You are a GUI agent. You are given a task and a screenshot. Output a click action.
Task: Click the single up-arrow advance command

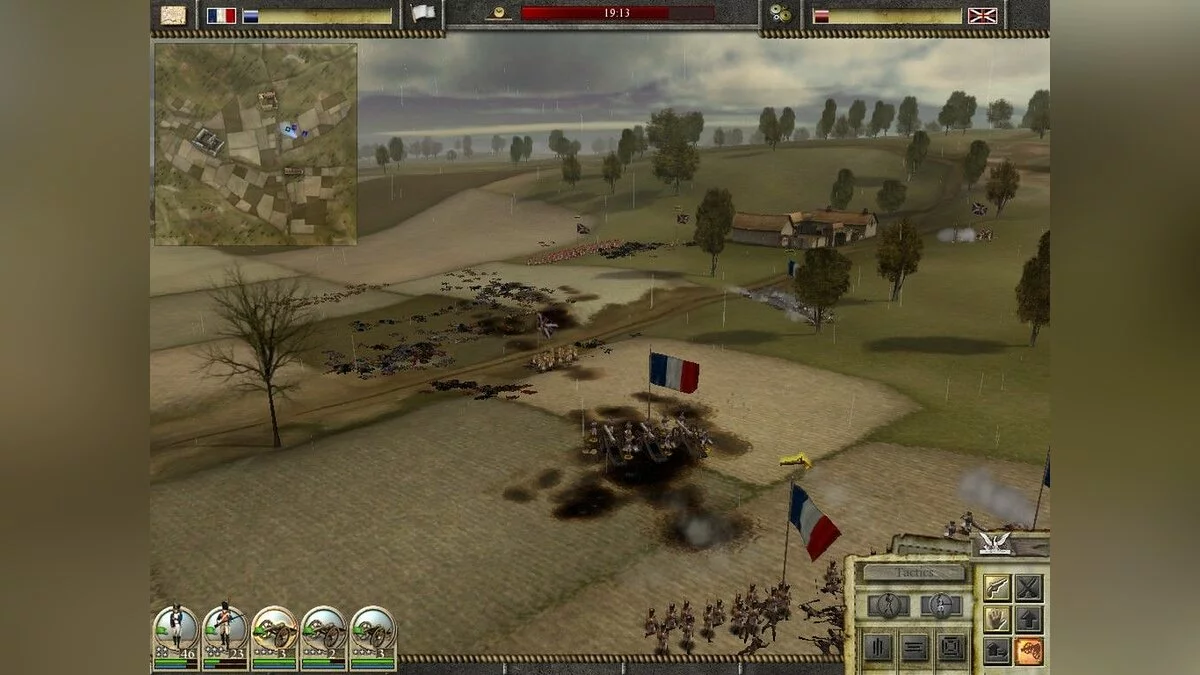[1029, 619]
